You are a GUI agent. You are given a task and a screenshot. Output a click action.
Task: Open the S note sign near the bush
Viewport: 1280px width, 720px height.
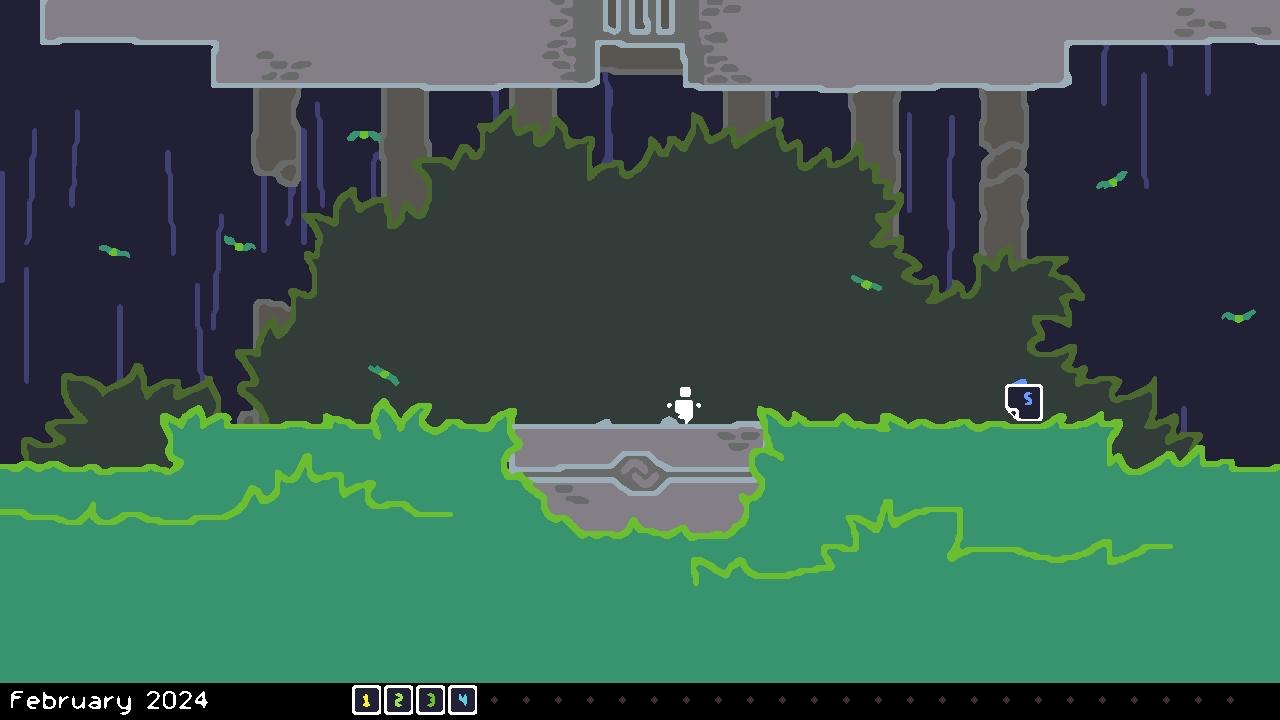point(1024,402)
